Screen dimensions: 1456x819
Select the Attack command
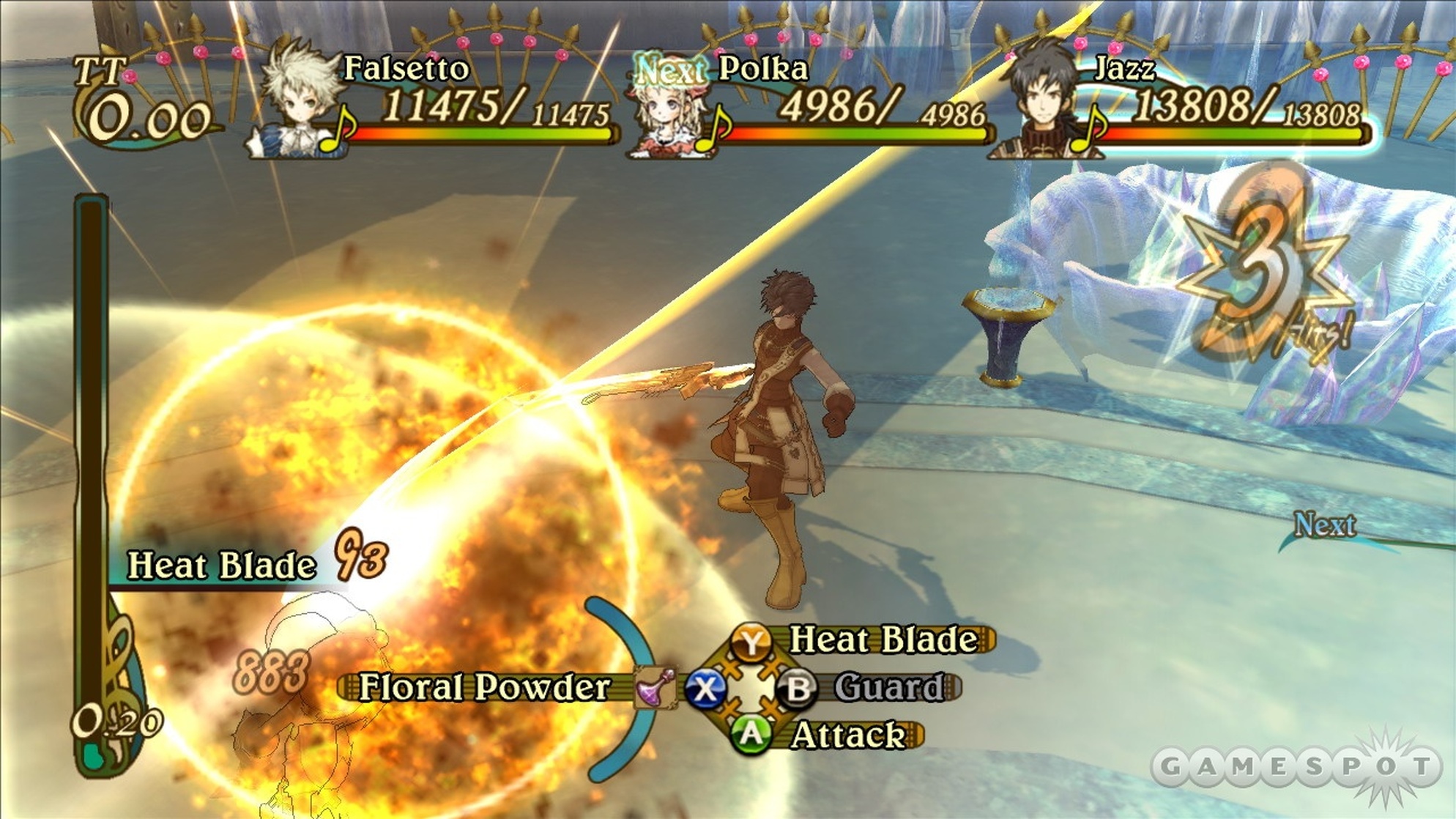[847, 735]
